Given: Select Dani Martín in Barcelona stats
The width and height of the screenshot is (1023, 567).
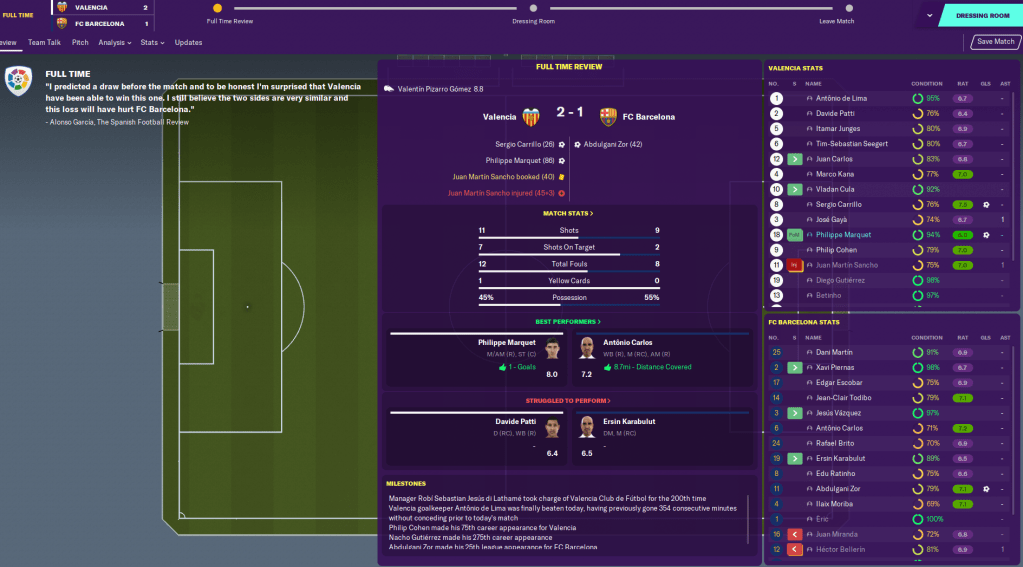Looking at the screenshot, I should tap(833, 353).
